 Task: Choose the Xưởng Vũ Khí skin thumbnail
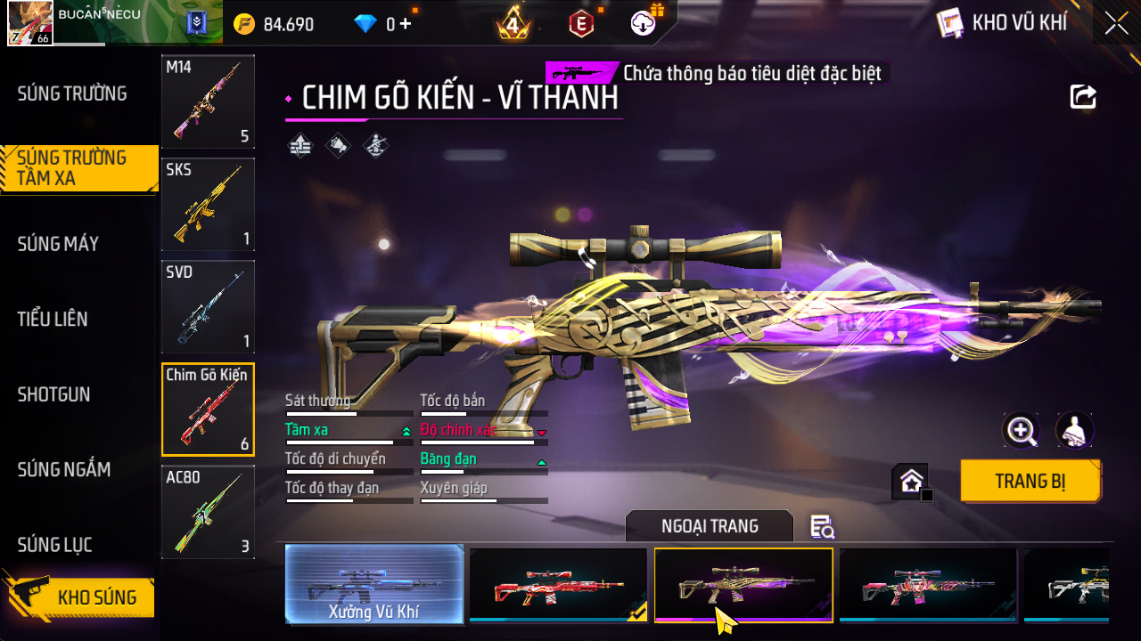tap(374, 585)
